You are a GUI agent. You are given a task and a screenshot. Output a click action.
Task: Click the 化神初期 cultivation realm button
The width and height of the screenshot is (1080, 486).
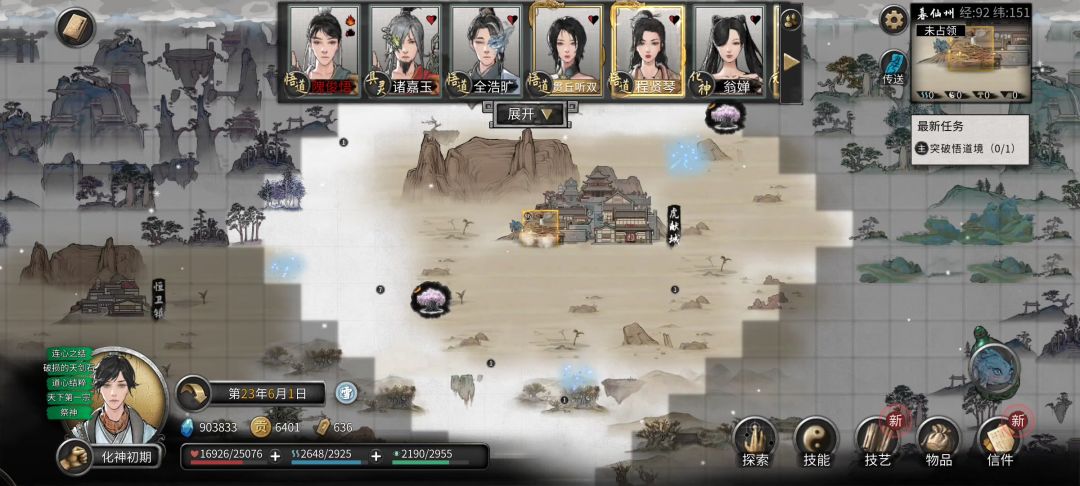point(112,457)
